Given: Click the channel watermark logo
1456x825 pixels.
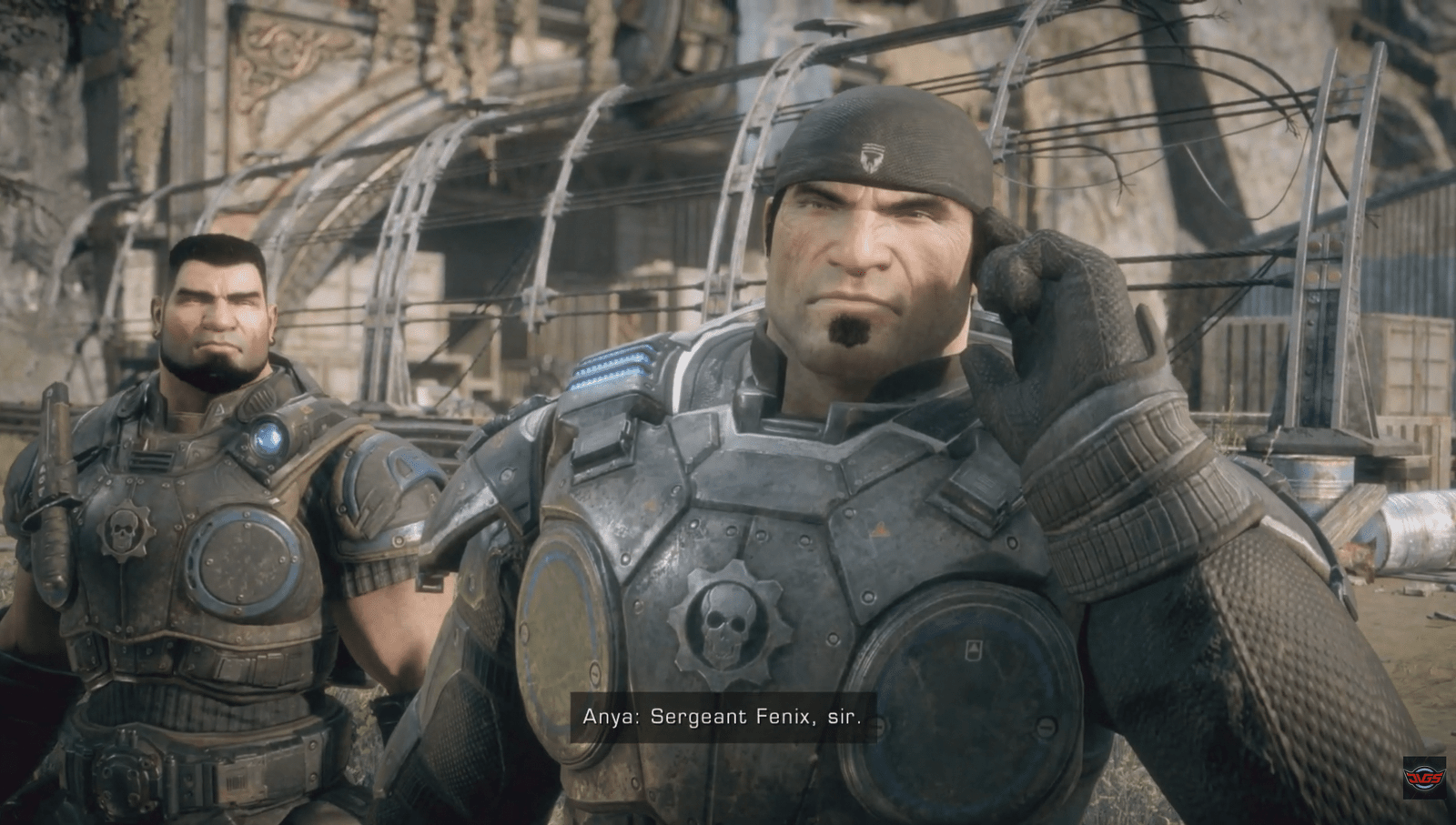Looking at the screenshot, I should (x=1423, y=776).
